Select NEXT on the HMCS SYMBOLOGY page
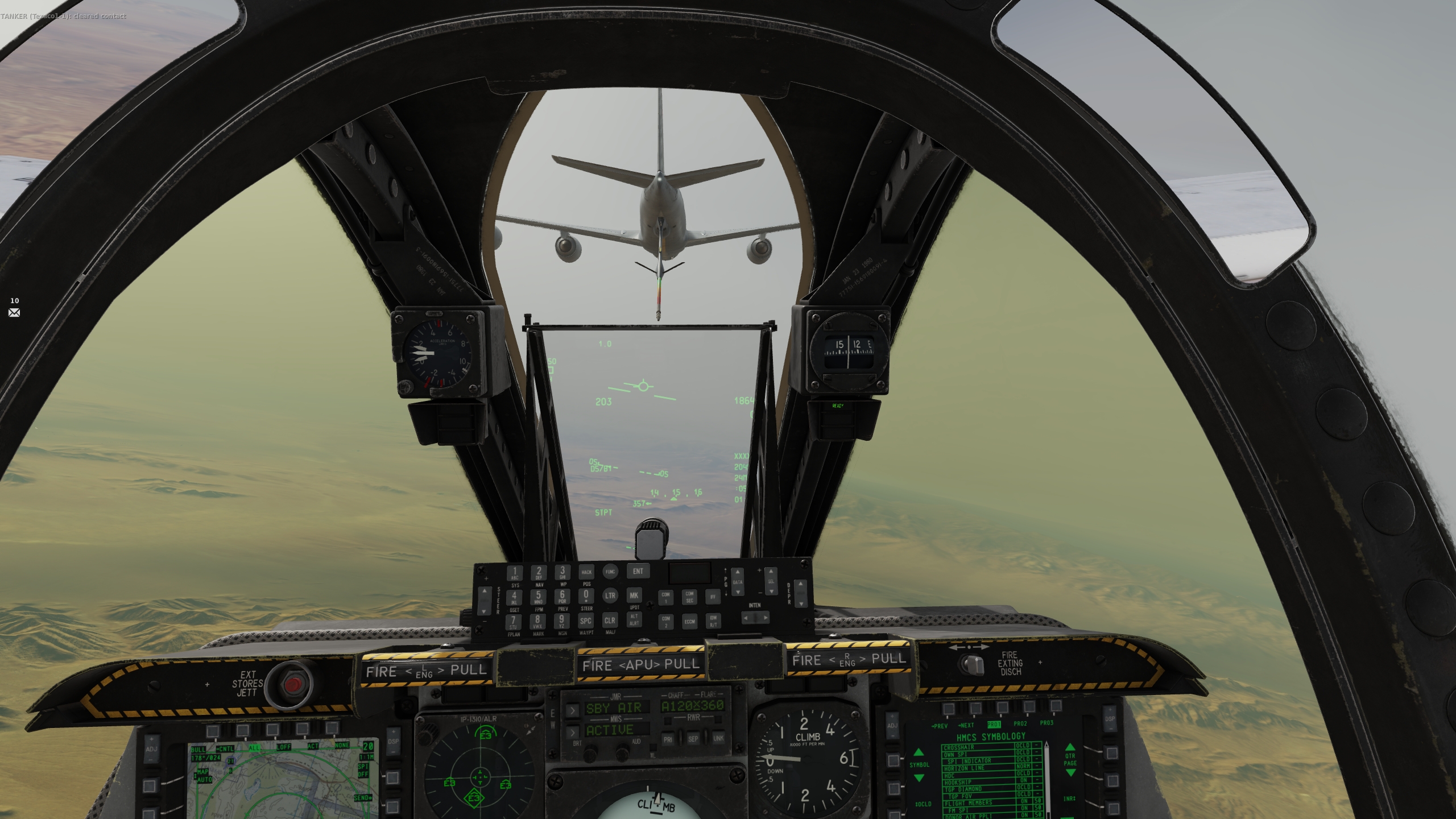 (x=967, y=725)
